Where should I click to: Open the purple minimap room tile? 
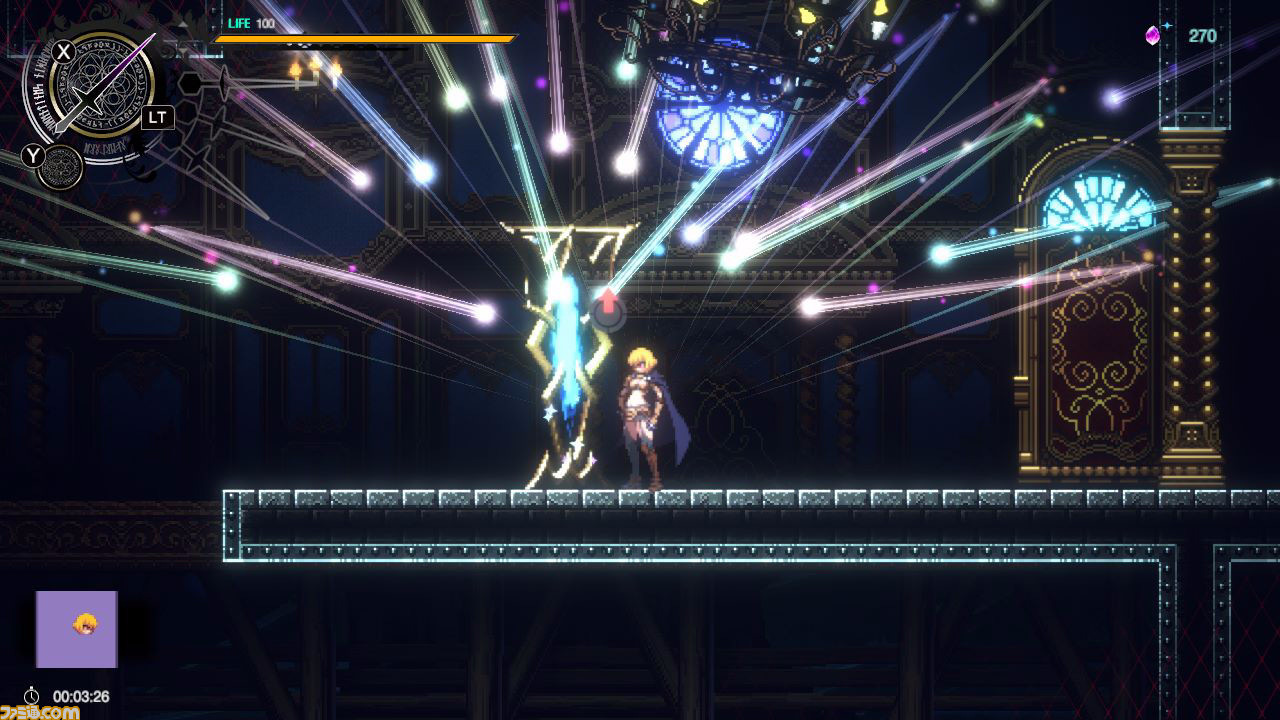[x=77, y=629]
